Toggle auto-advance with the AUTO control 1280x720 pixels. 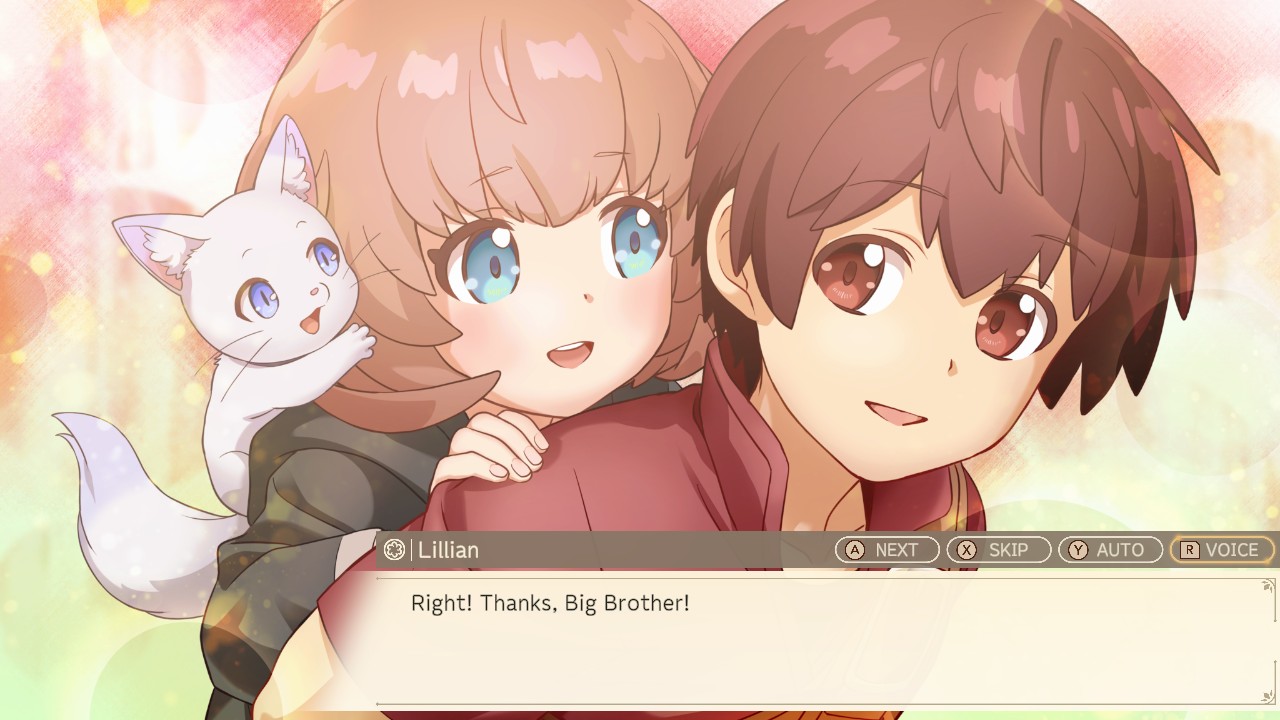pos(1110,549)
